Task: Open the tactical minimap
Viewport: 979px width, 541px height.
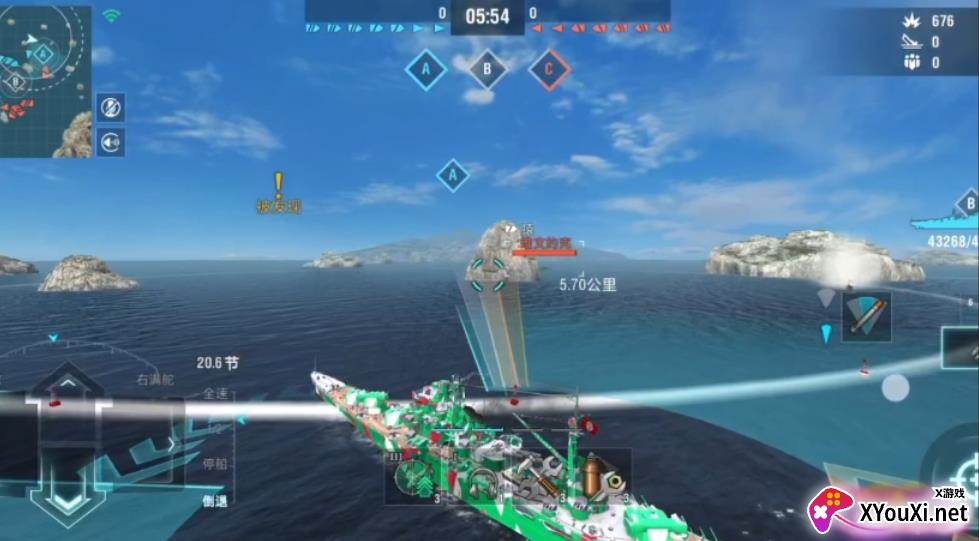Action: coord(45,80)
